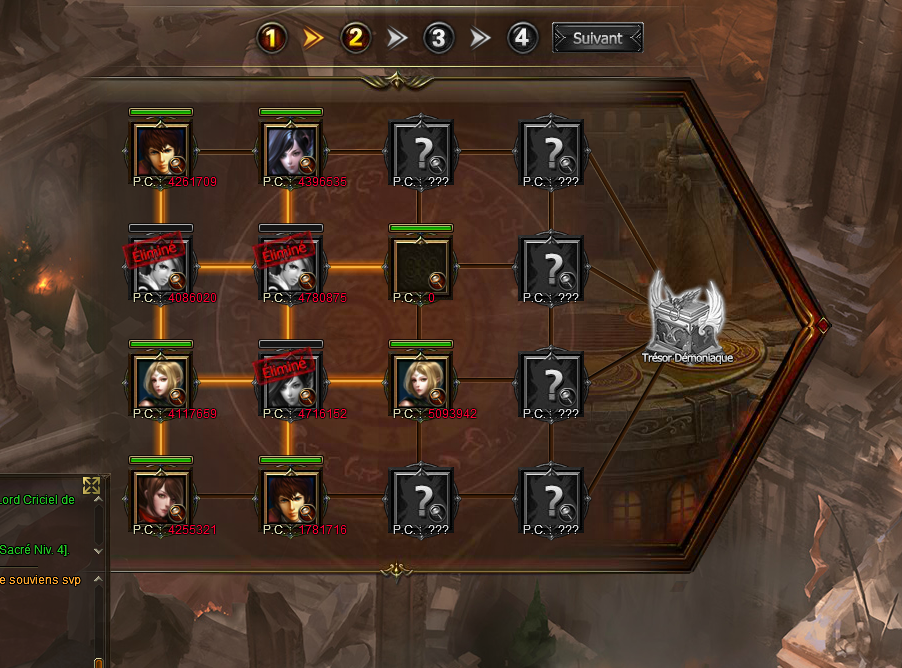The height and width of the screenshot is (668, 902).
Task: Select eliminated opponent with P.C. 4086020
Action: click(160, 265)
